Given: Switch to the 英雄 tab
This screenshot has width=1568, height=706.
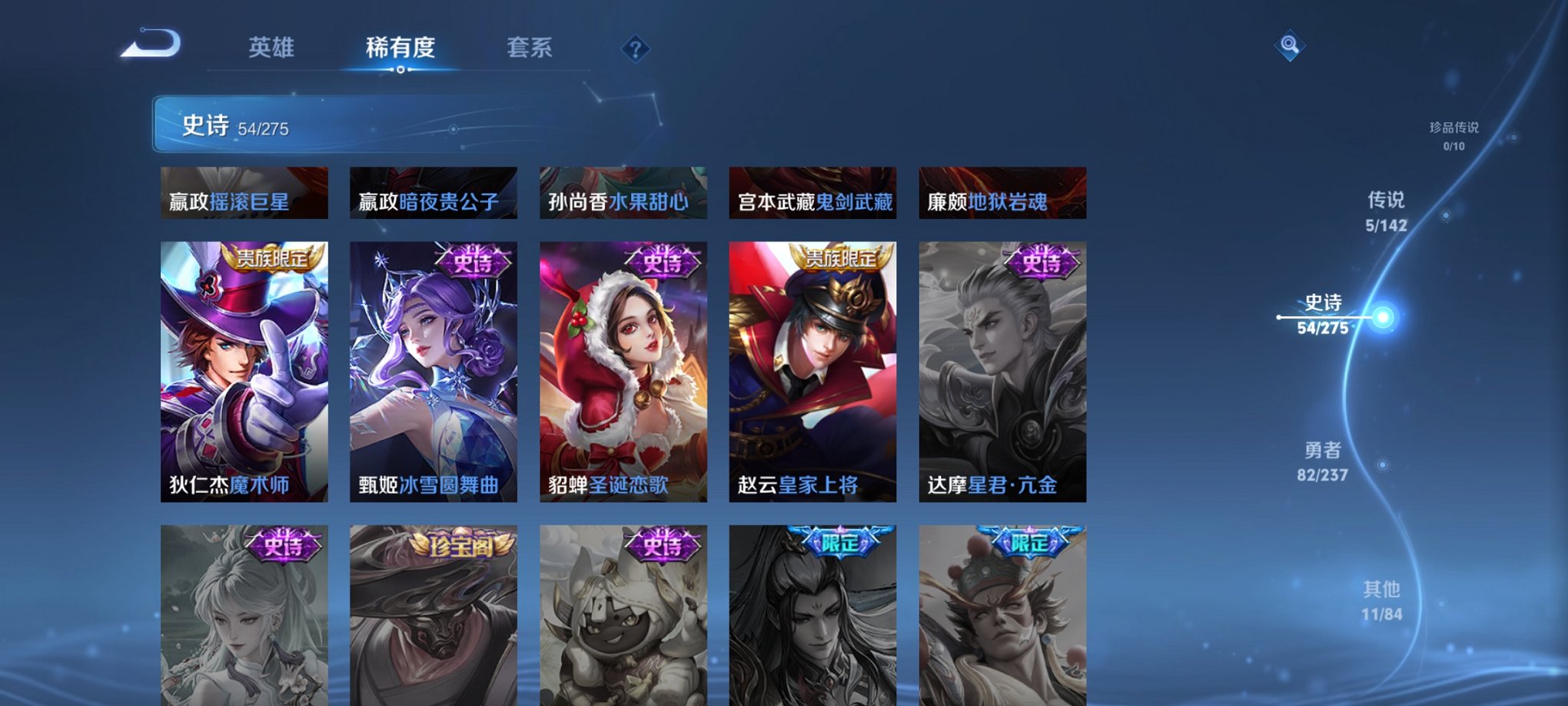Looking at the screenshot, I should click(271, 48).
